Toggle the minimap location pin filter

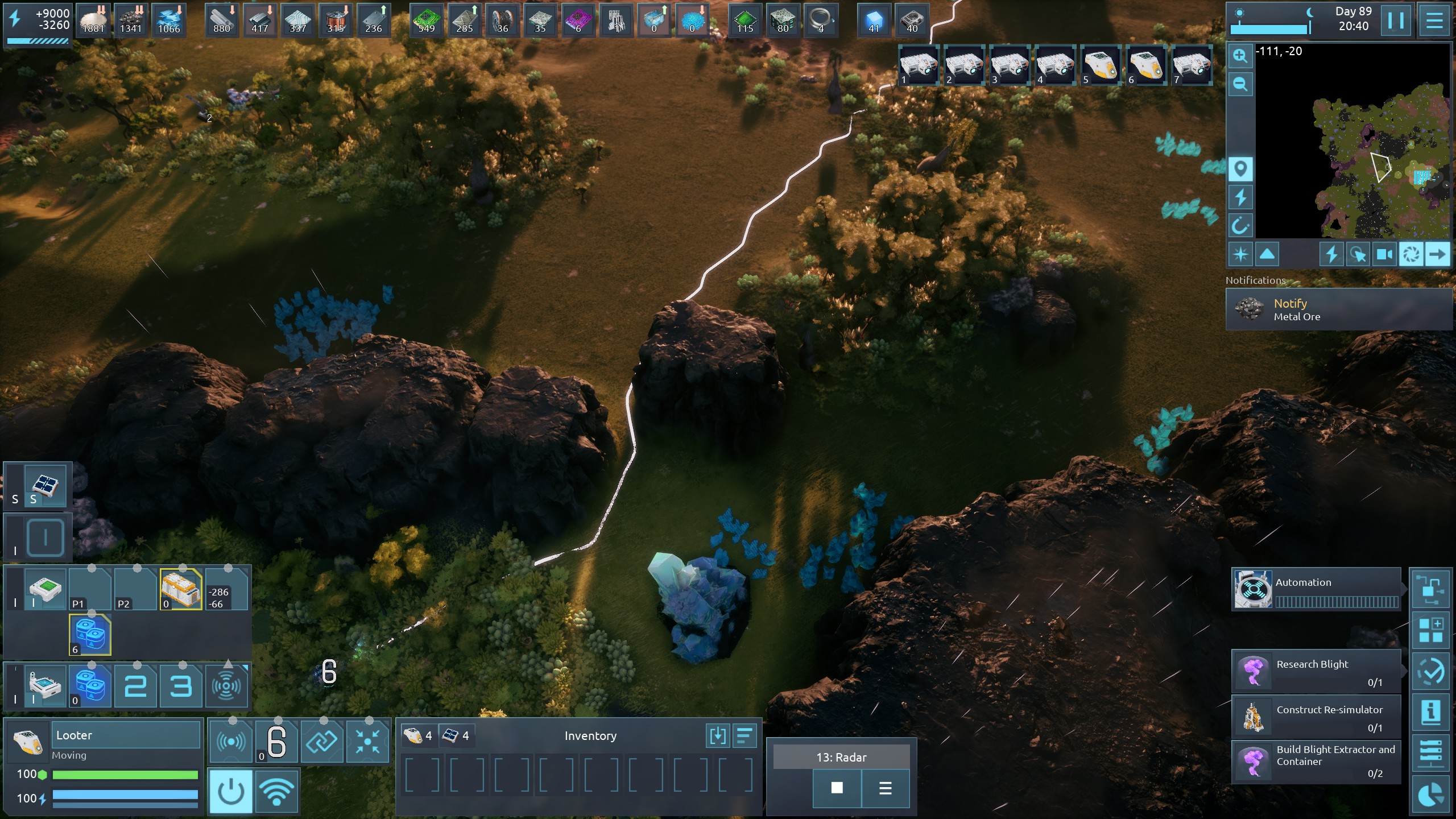tap(1240, 169)
